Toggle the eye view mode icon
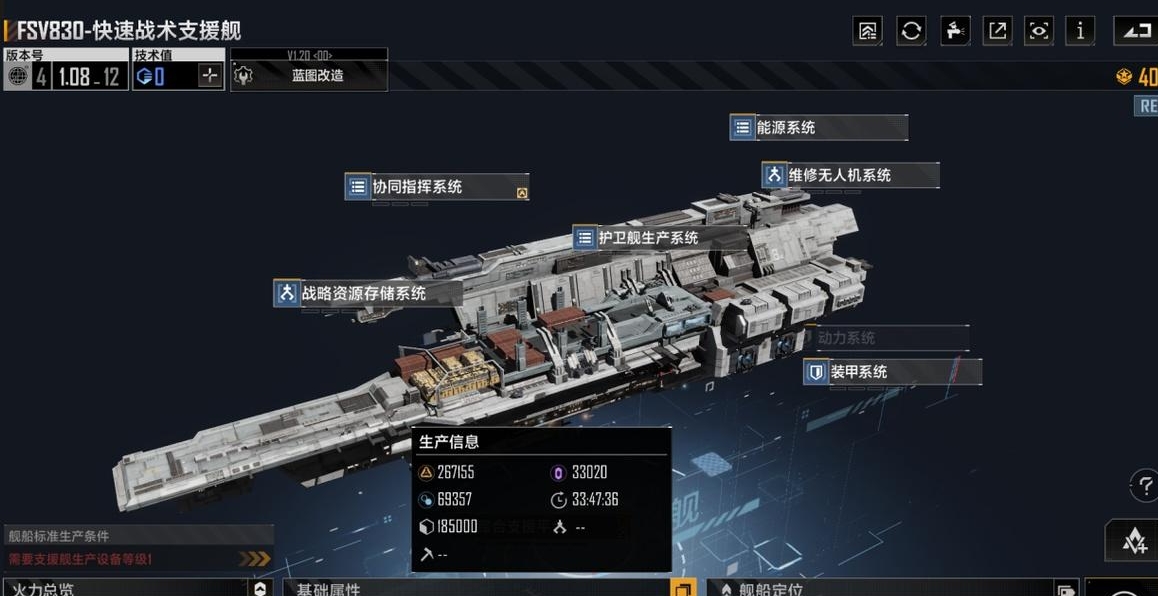1158x596 pixels. (x=1039, y=31)
